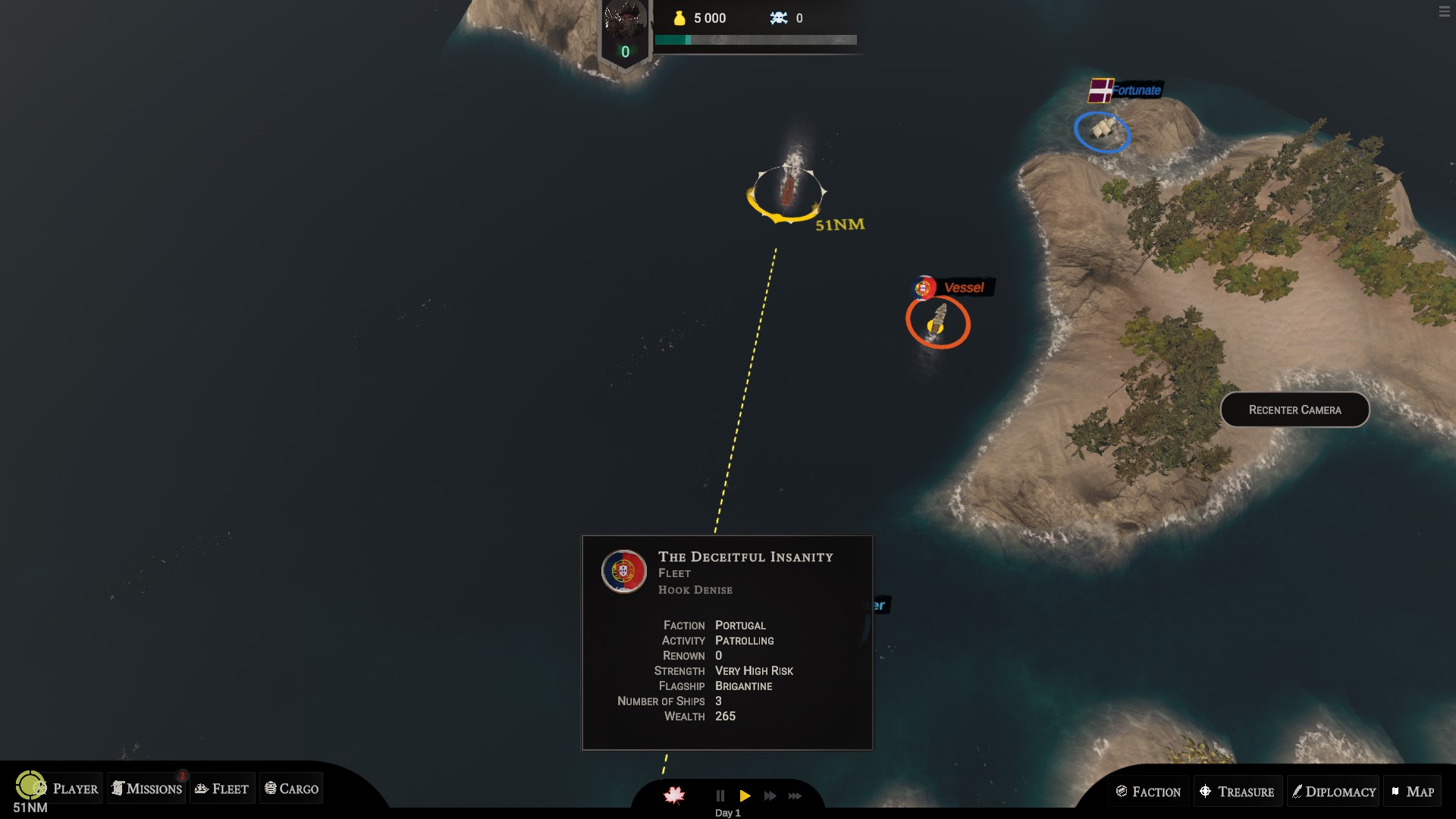The height and width of the screenshot is (819, 1456).
Task: Click the Recenter Camera button
Action: pyautogui.click(x=1294, y=409)
